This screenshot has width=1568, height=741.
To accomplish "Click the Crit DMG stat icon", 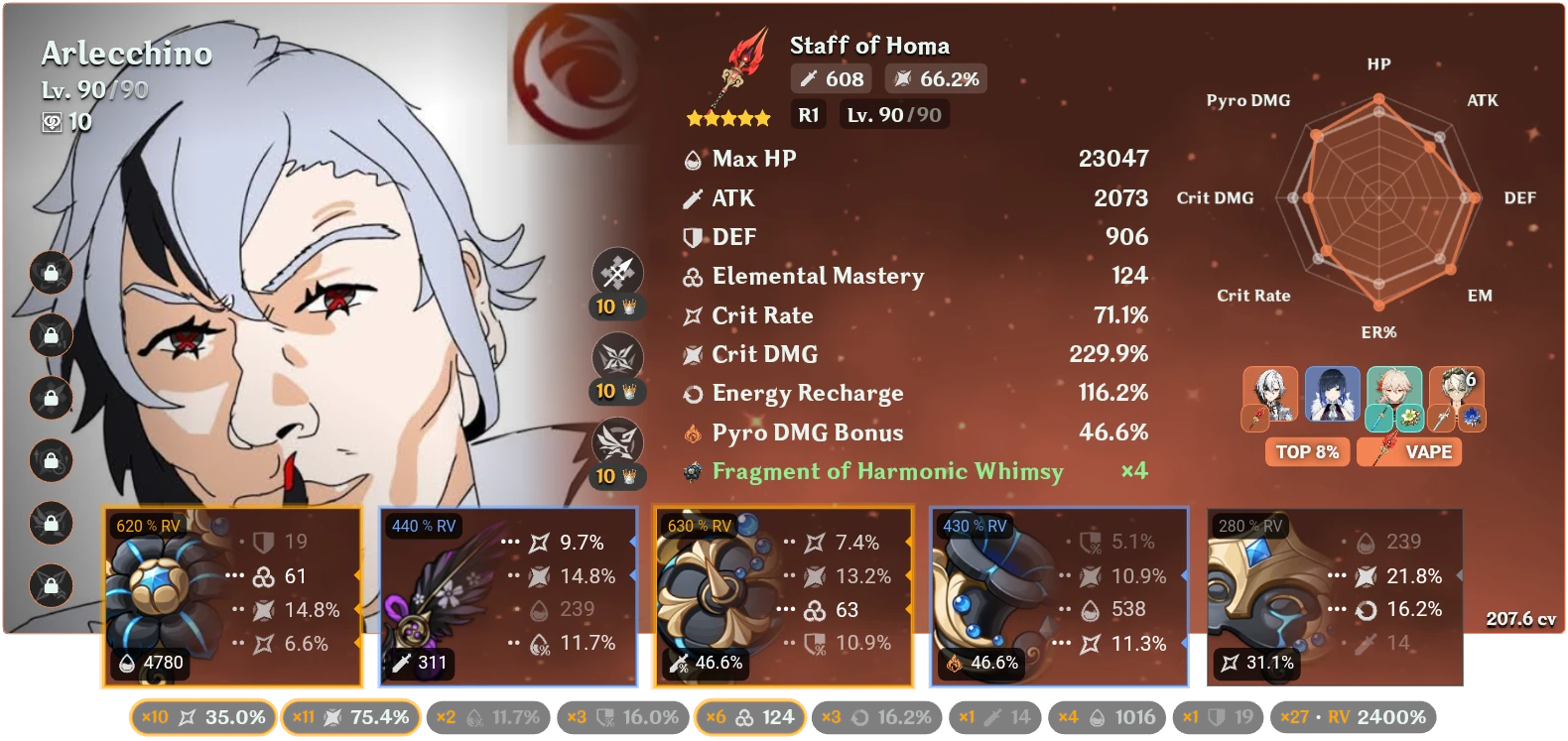I will click(x=692, y=354).
